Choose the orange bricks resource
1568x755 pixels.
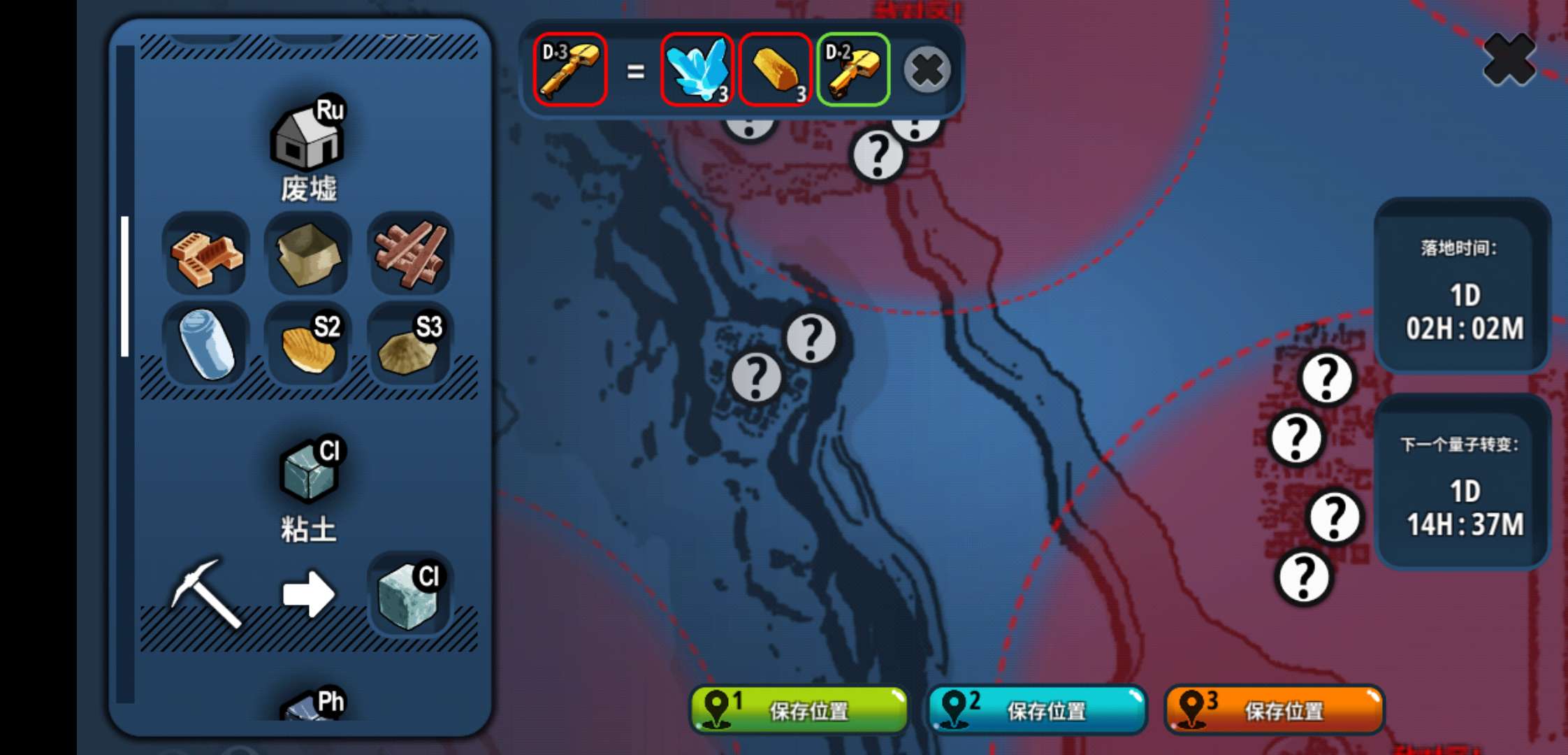coord(206,255)
